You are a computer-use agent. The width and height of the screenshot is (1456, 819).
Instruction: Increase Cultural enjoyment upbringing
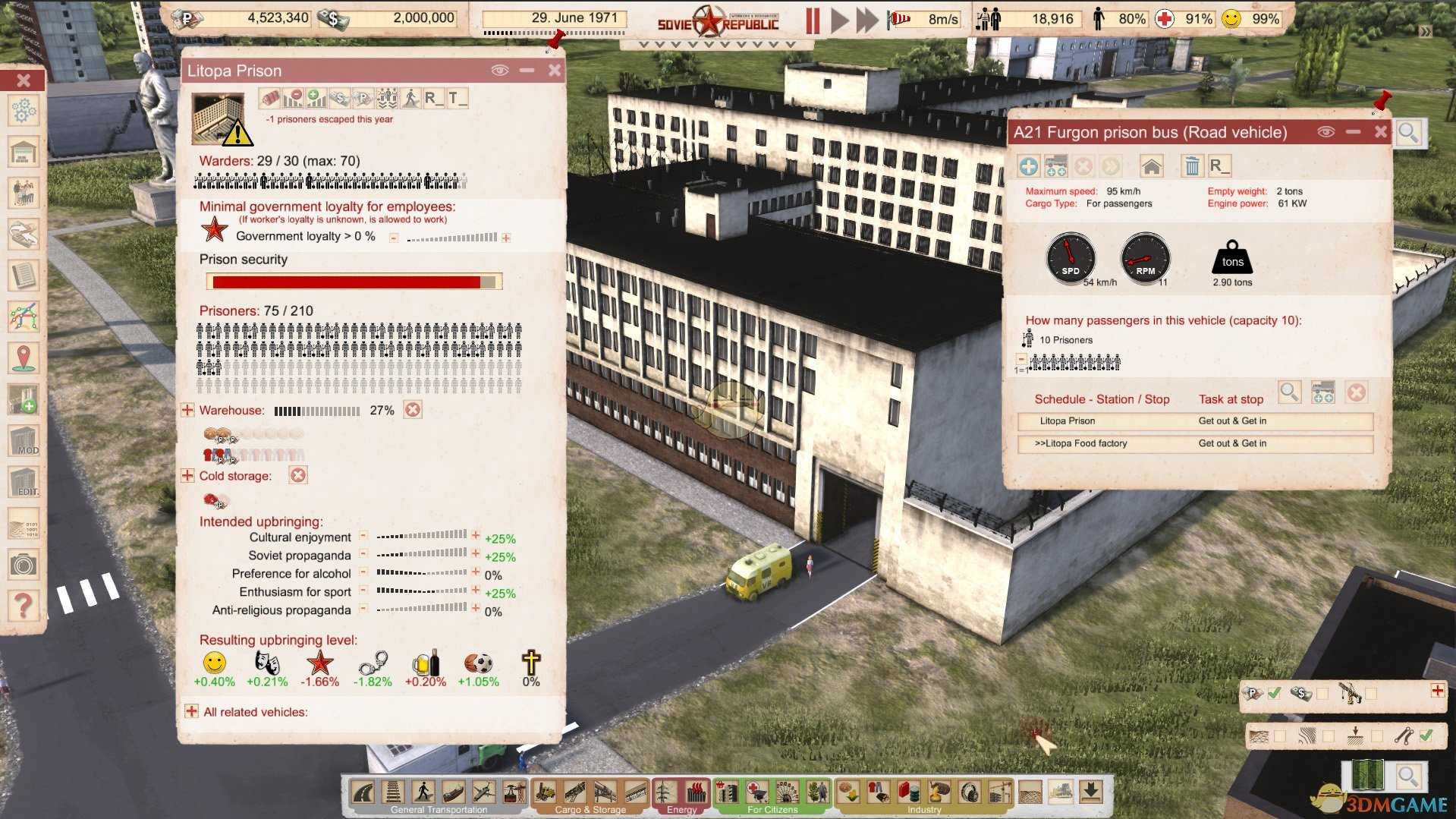tap(476, 536)
